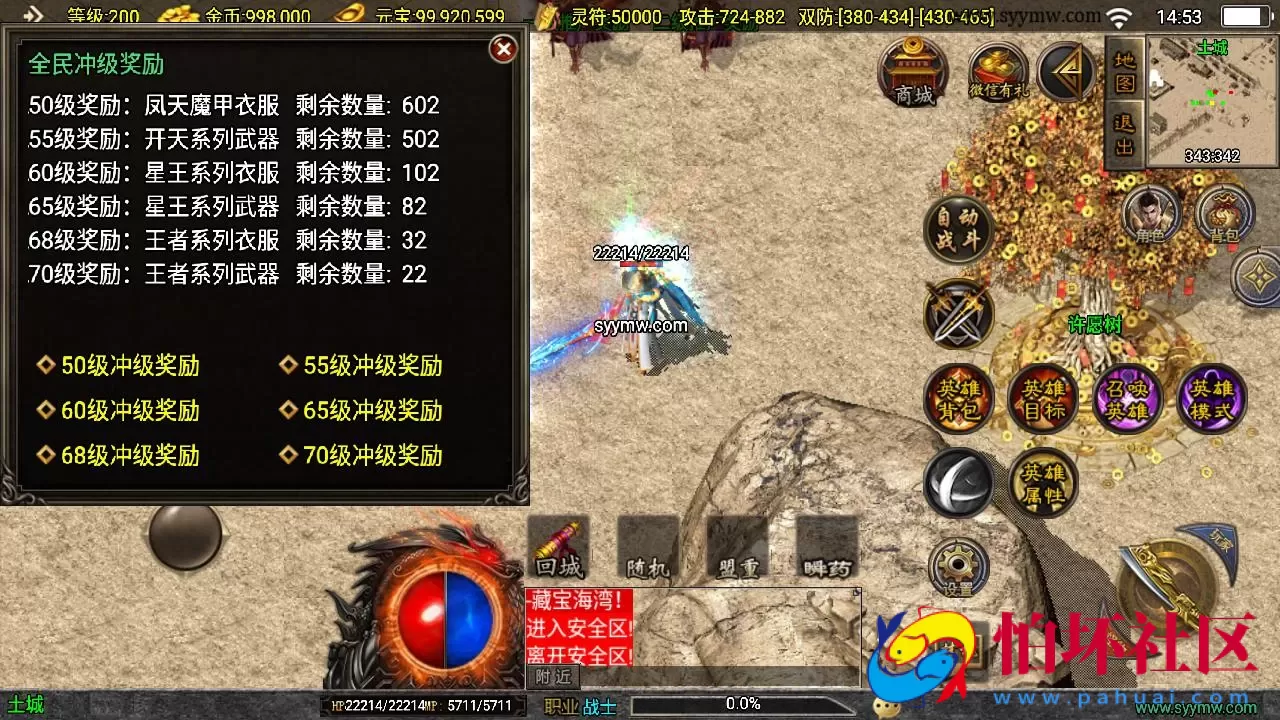Open the 背包 backpack icon
This screenshot has width=1280, height=720.
pyautogui.click(x=1225, y=212)
